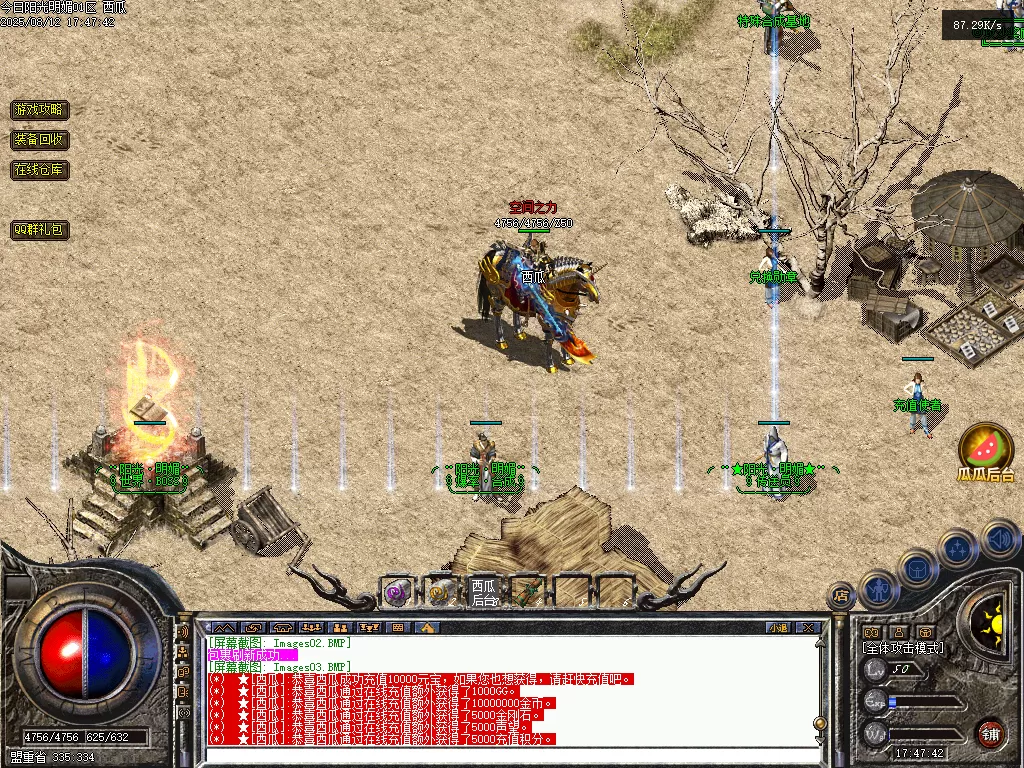Close the game with the X button
This screenshot has width=1024, height=768.
click(808, 628)
